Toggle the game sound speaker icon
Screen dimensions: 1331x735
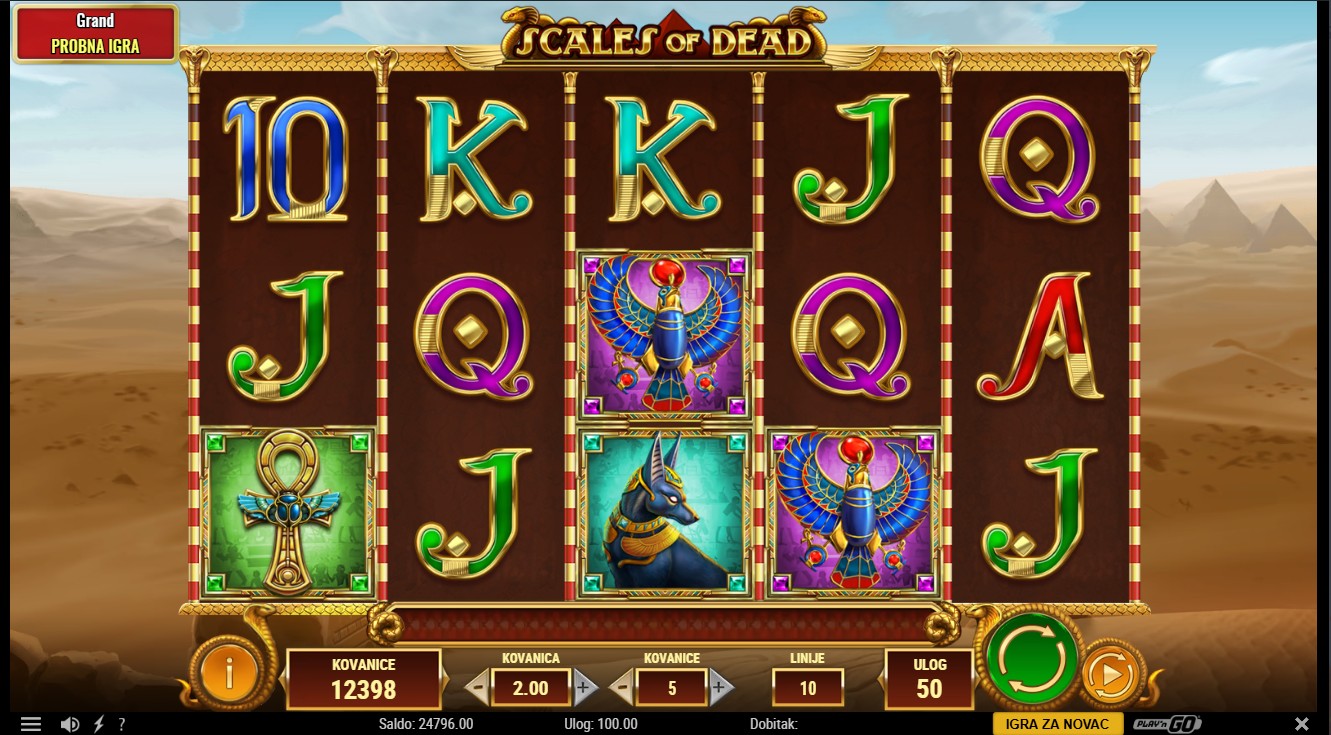point(69,724)
